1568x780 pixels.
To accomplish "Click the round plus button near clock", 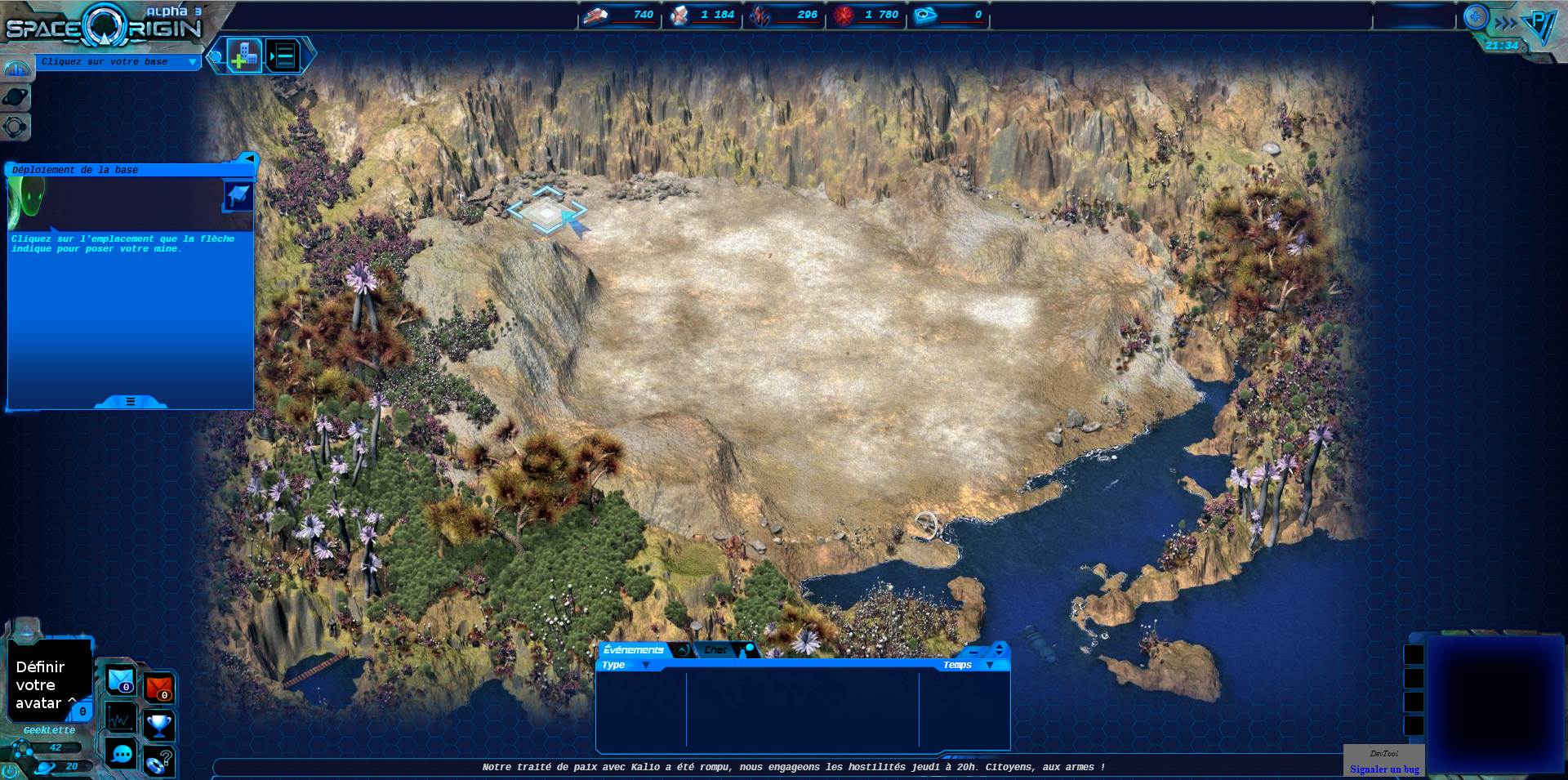I will [x=1475, y=16].
